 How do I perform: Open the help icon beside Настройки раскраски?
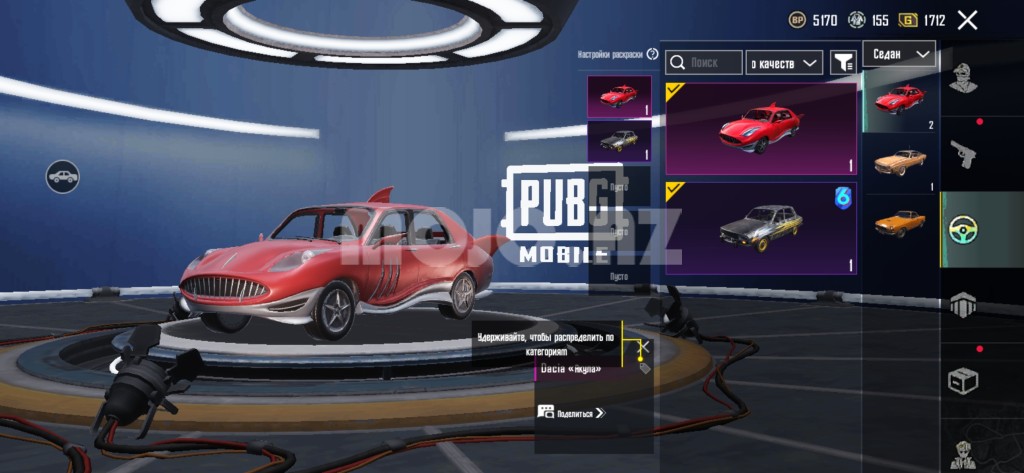pyautogui.click(x=653, y=54)
